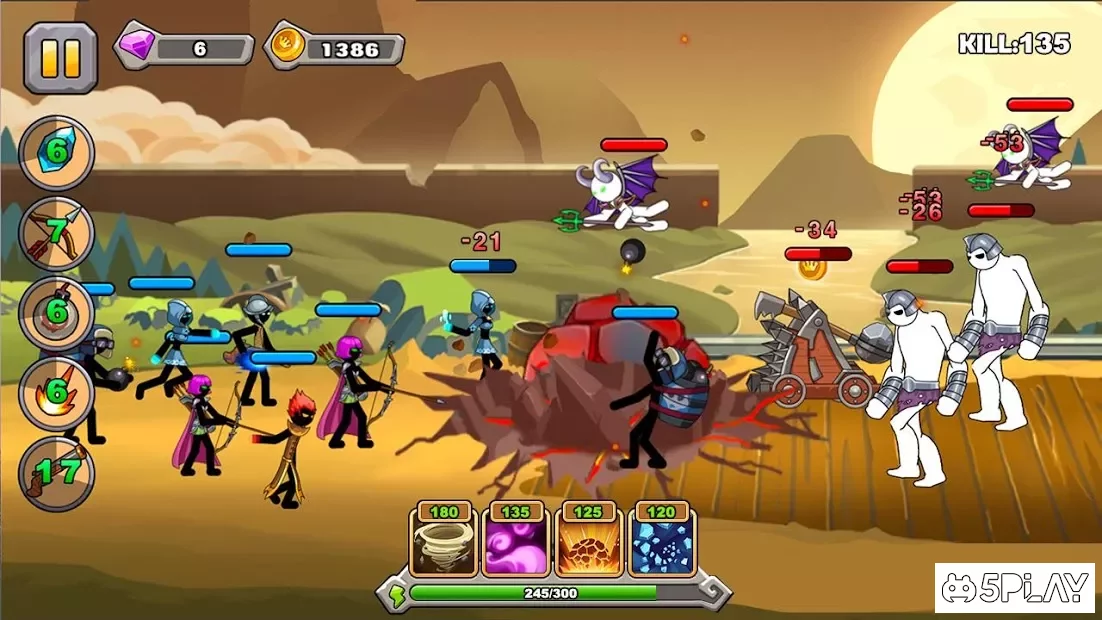
Task: Activate the blue crystal ability
Action: tap(57, 153)
